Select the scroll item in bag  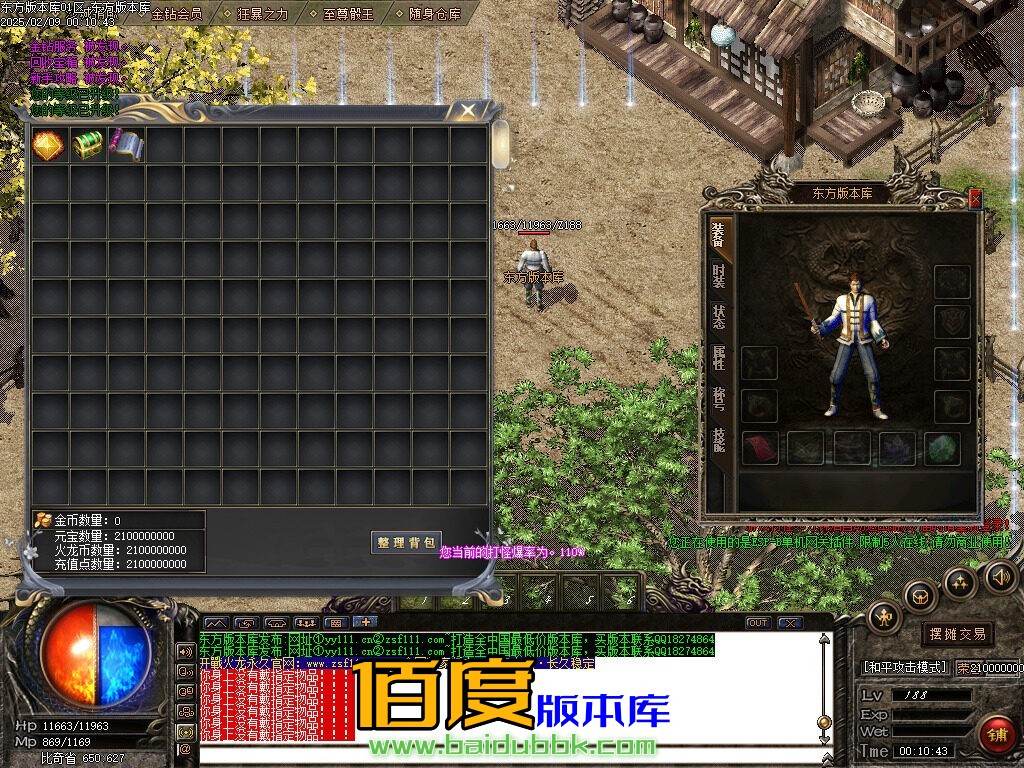pyautogui.click(x=126, y=145)
